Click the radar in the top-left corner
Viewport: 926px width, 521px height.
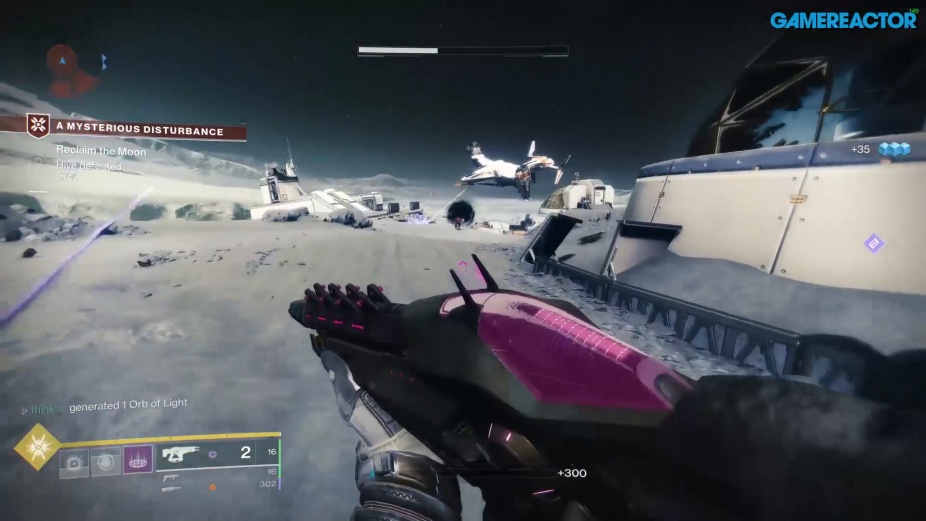point(74,68)
